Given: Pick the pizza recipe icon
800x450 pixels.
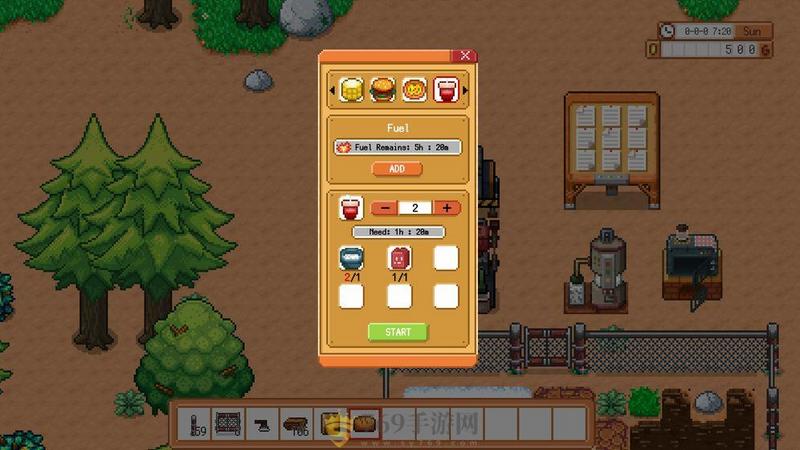Looking at the screenshot, I should tap(413, 90).
